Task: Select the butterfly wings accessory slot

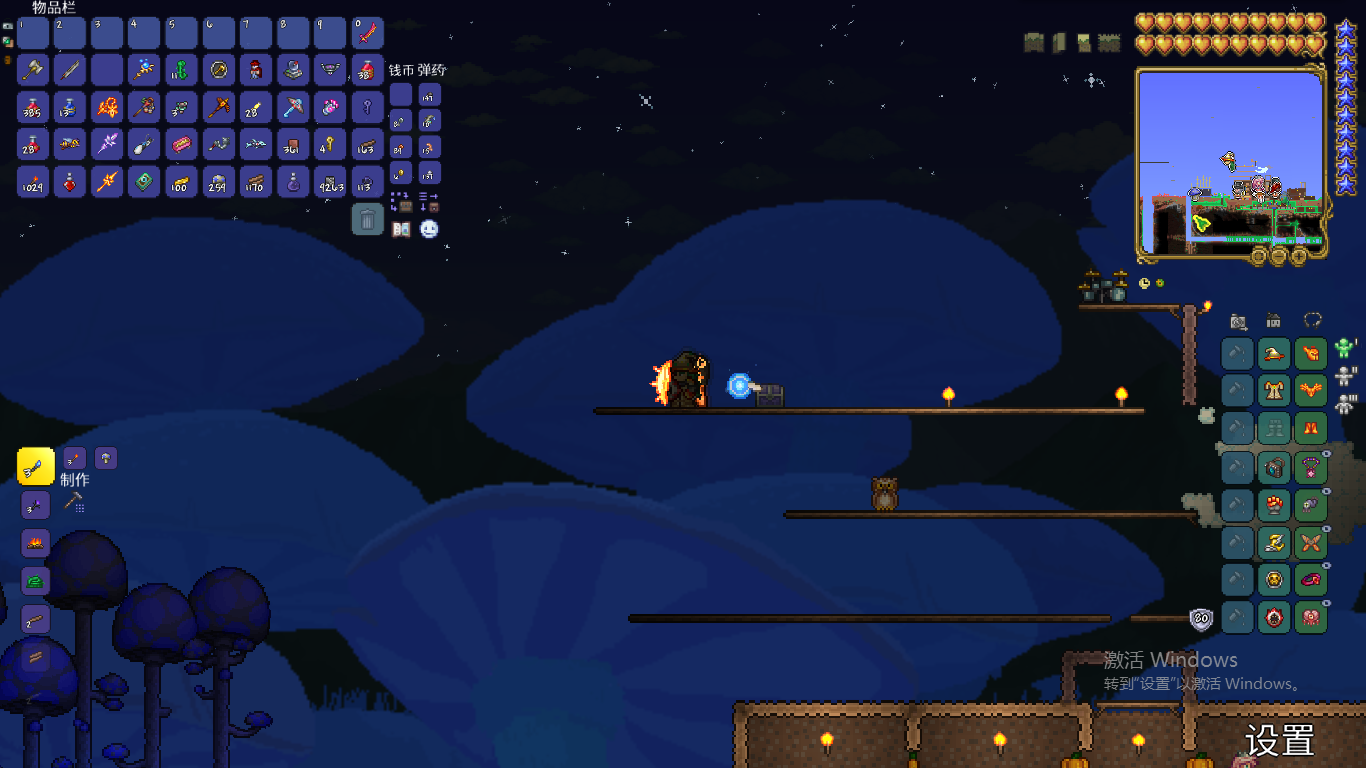Action: pos(1310,543)
